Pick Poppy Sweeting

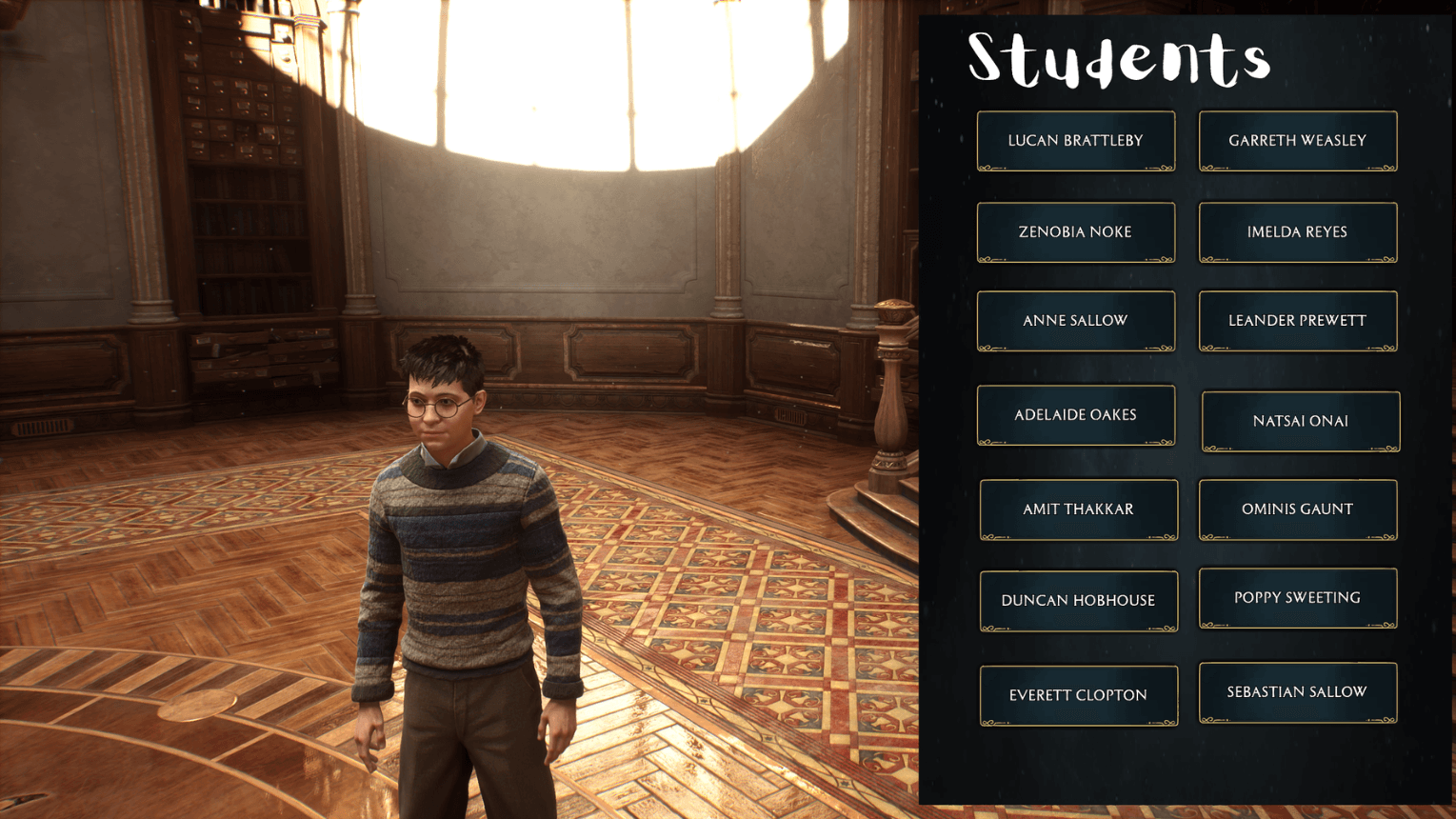click(x=1297, y=597)
